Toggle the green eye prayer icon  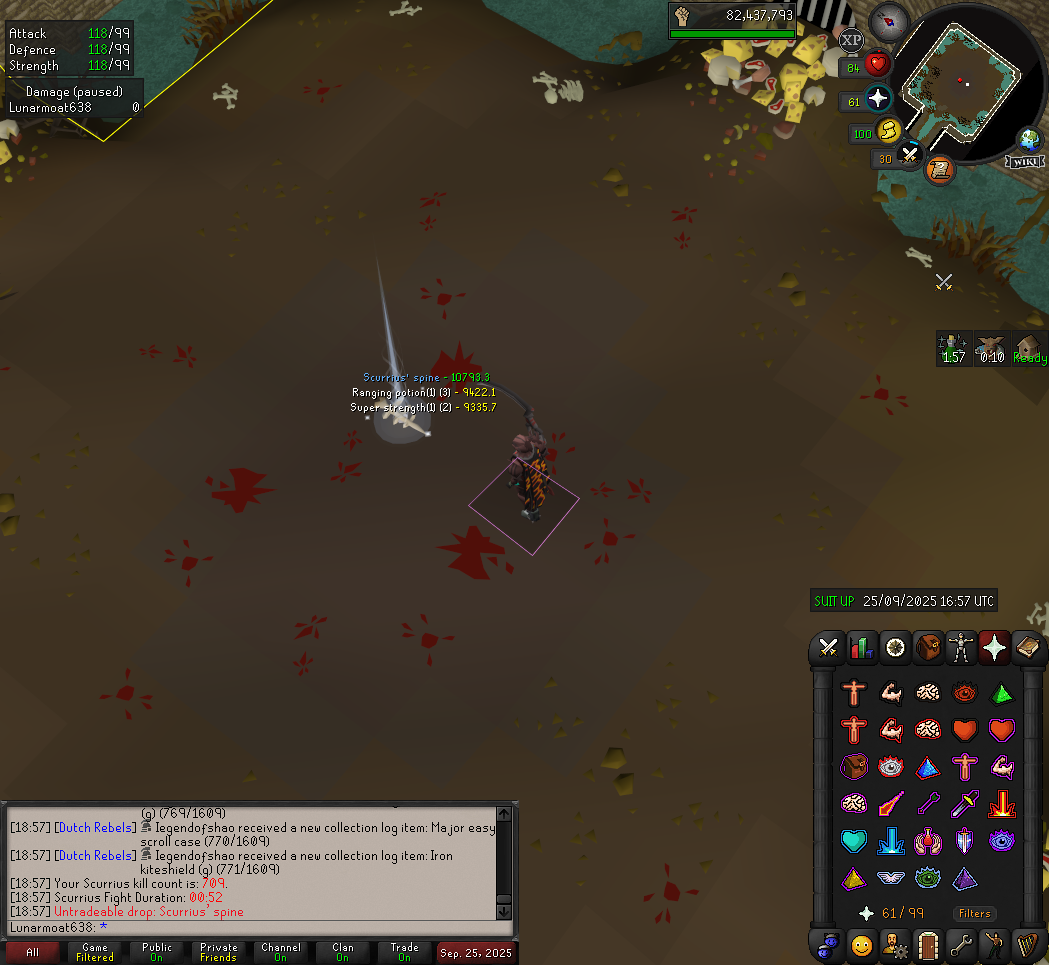click(929, 879)
